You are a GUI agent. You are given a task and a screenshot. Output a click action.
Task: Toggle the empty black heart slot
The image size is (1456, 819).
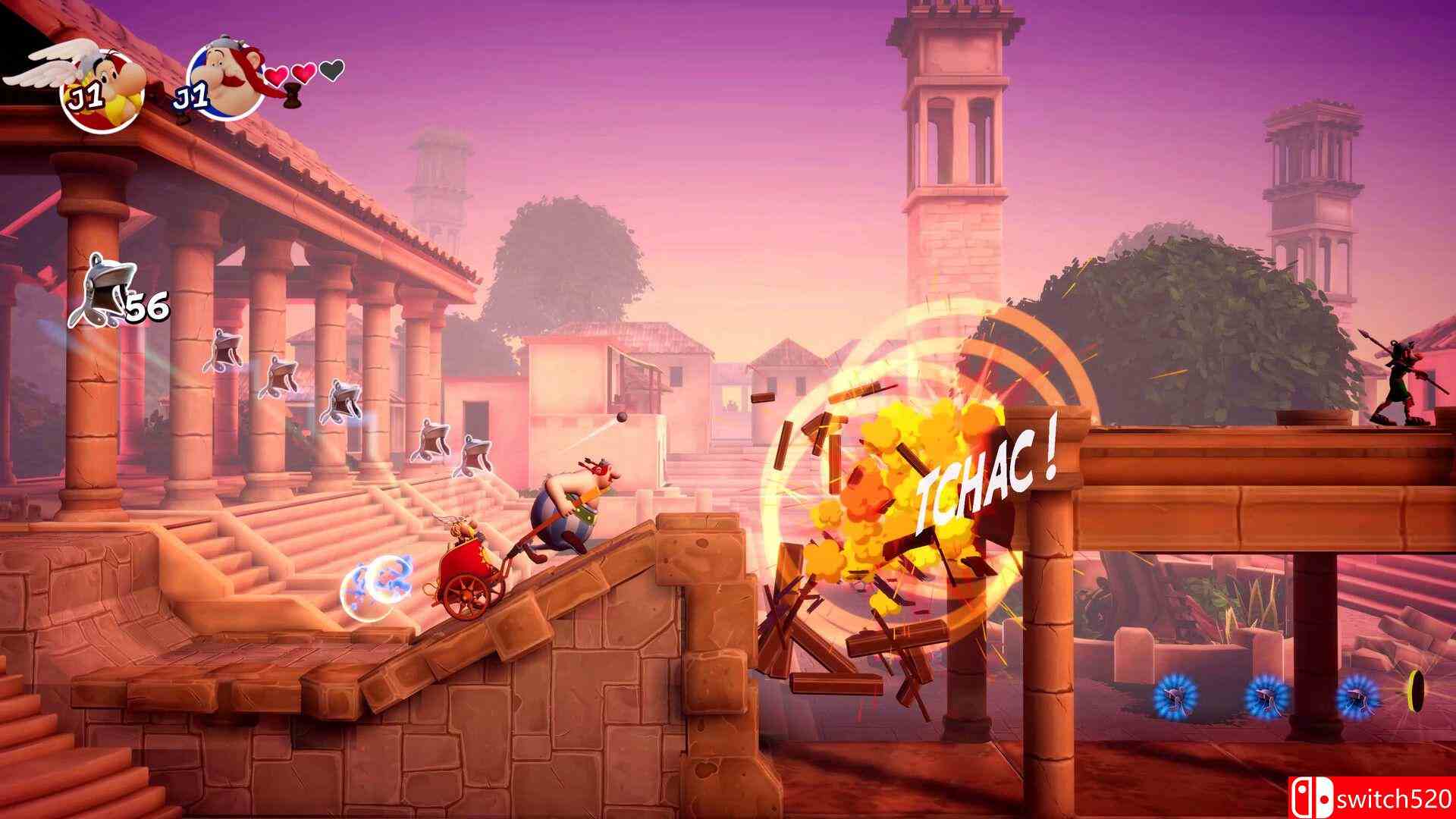[331, 70]
